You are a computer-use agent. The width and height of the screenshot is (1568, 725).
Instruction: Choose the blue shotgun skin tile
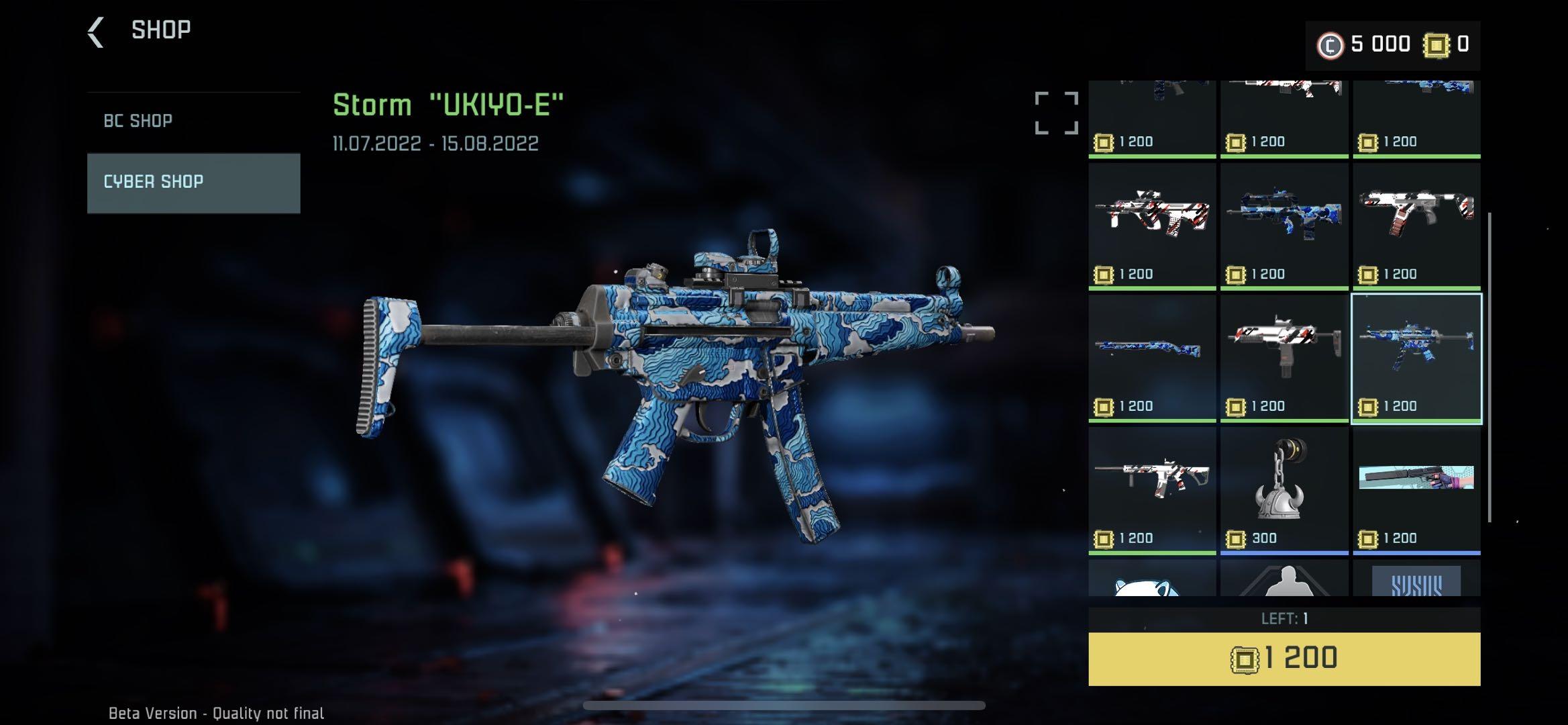click(1151, 358)
